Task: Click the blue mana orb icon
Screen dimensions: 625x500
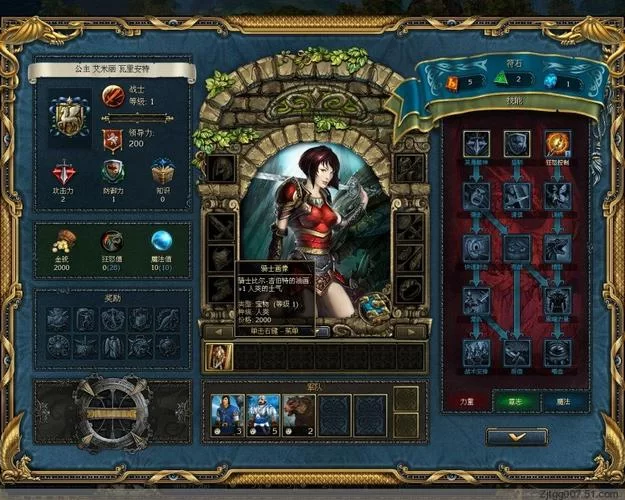Action: click(x=161, y=241)
